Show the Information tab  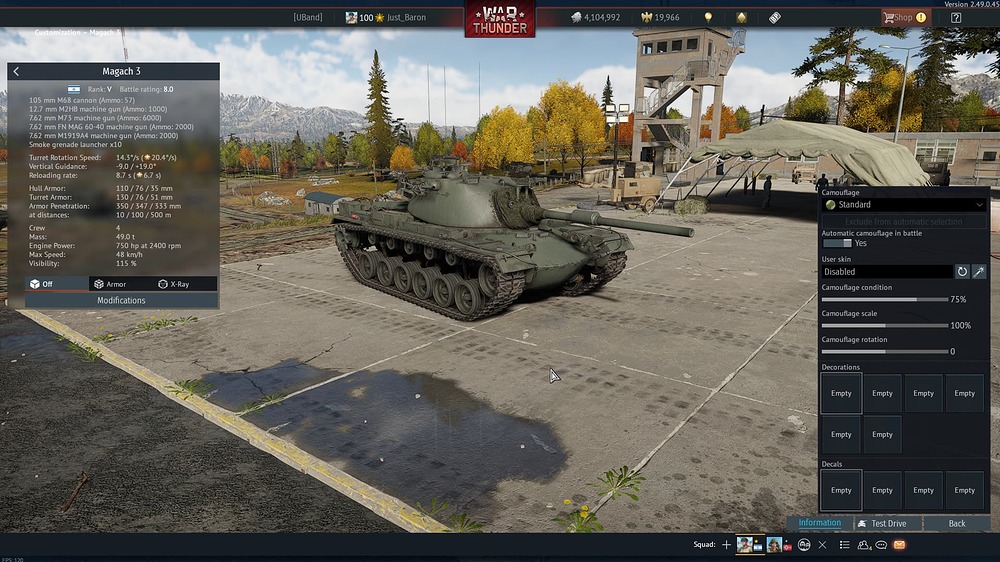(820, 523)
